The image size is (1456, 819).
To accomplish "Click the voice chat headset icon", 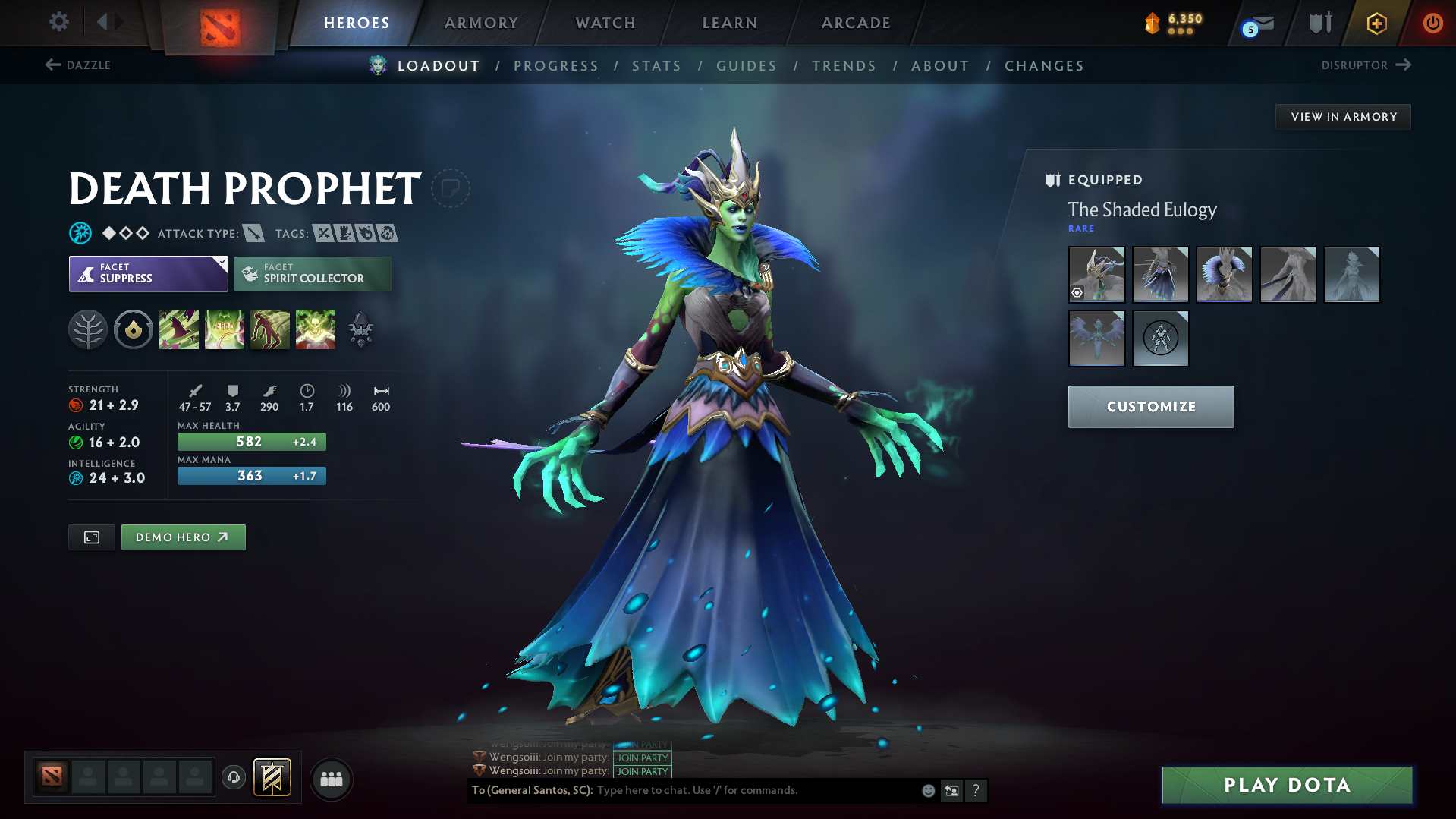I will click(x=233, y=779).
